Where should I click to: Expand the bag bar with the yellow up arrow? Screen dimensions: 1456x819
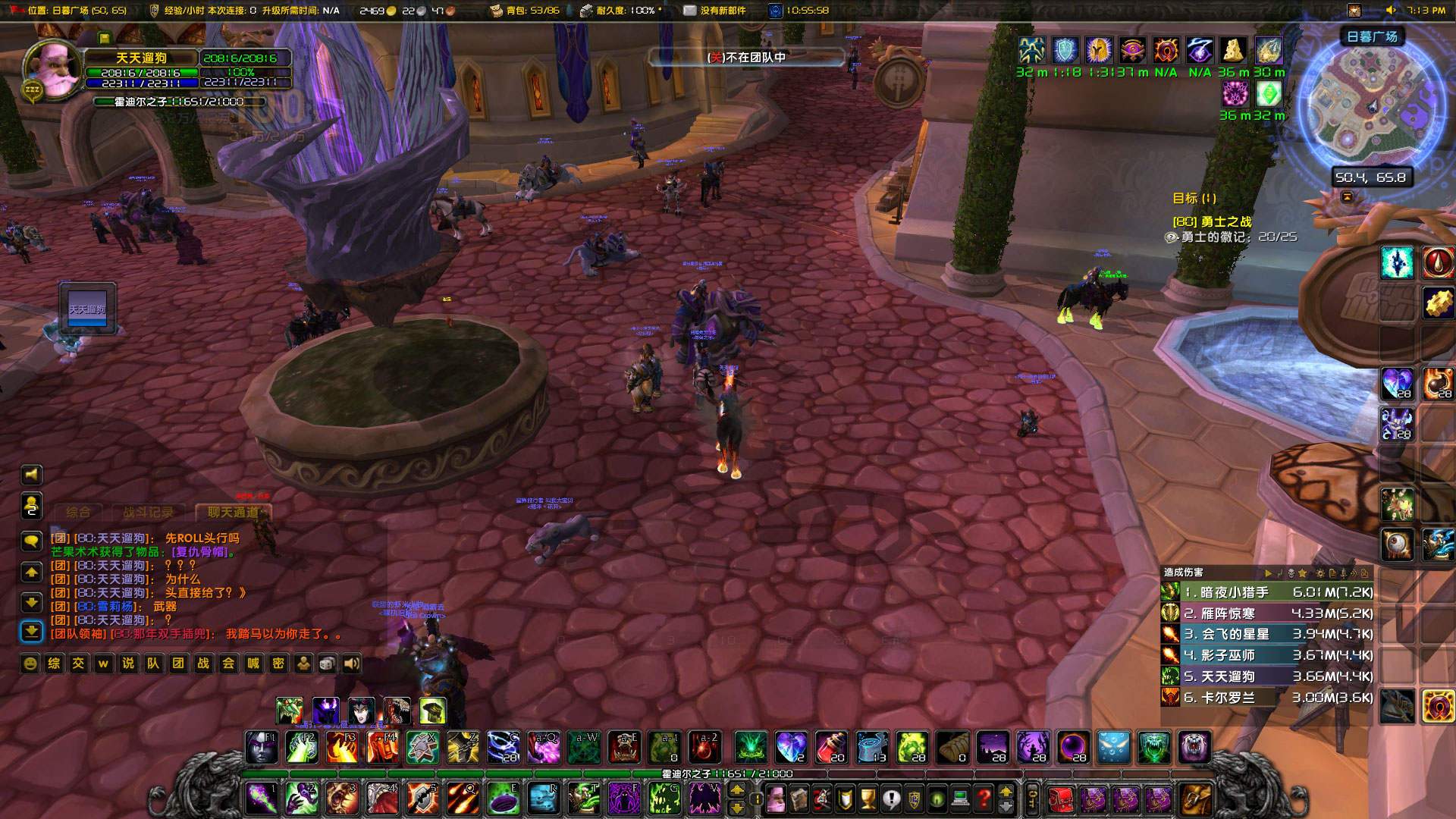1007,792
